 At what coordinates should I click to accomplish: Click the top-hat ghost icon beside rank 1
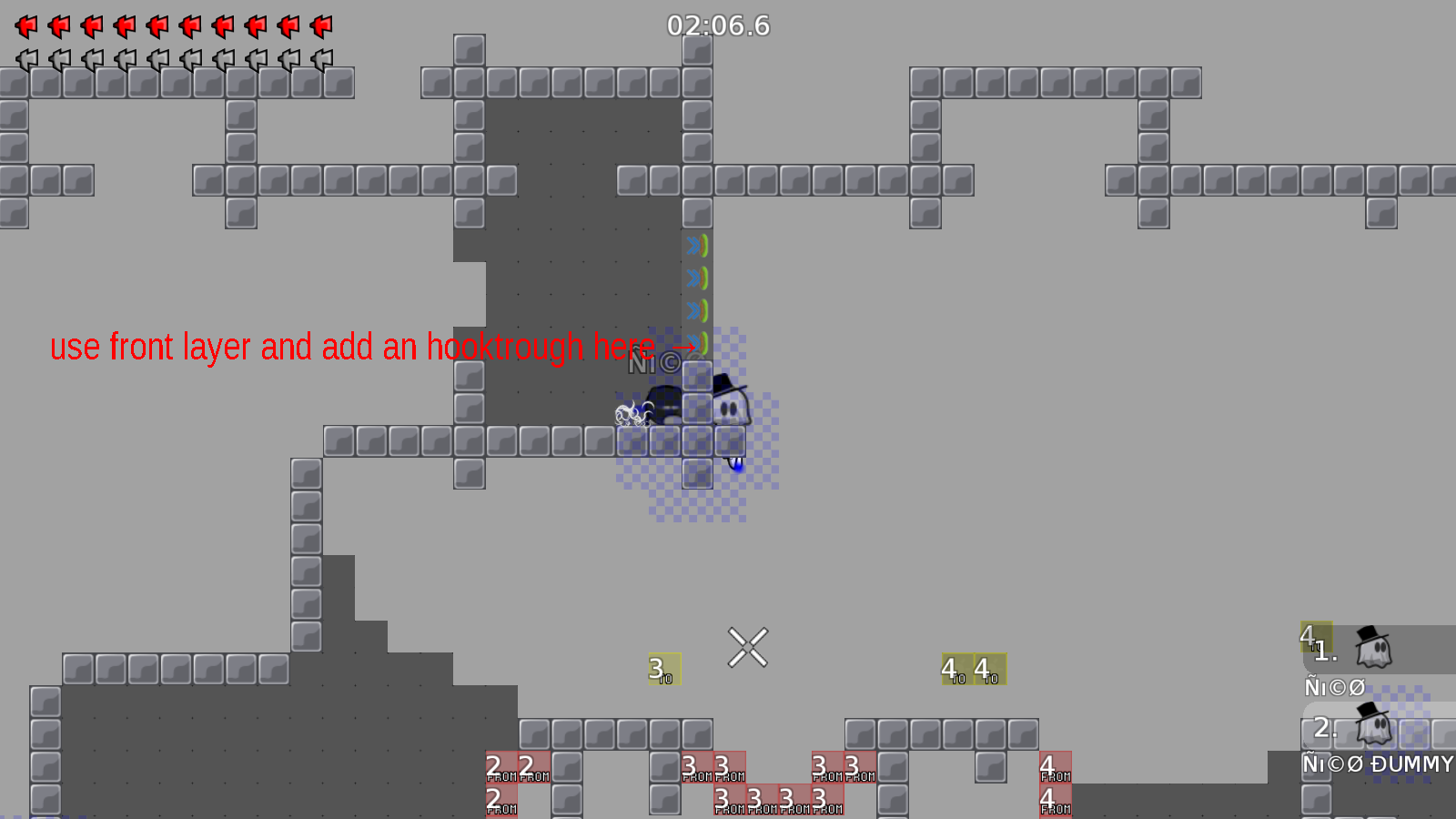point(1374,648)
